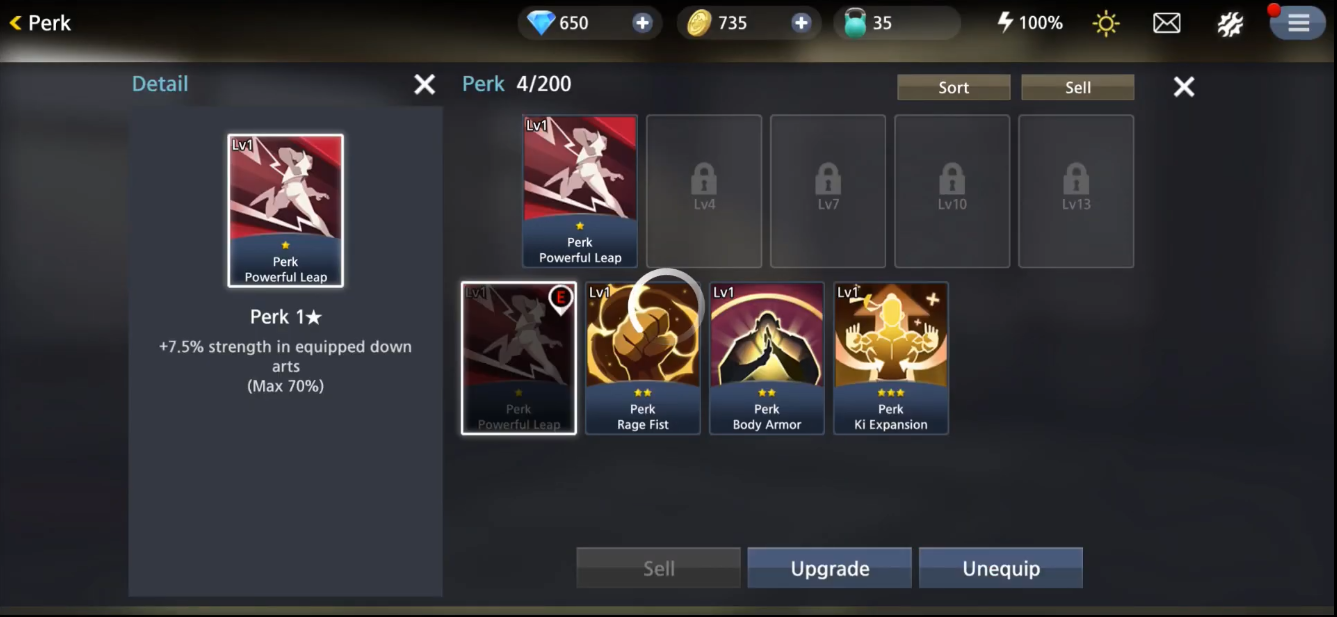Select the dimmed Powerful Leap inventory card
The image size is (1337, 617).
[x=518, y=358]
